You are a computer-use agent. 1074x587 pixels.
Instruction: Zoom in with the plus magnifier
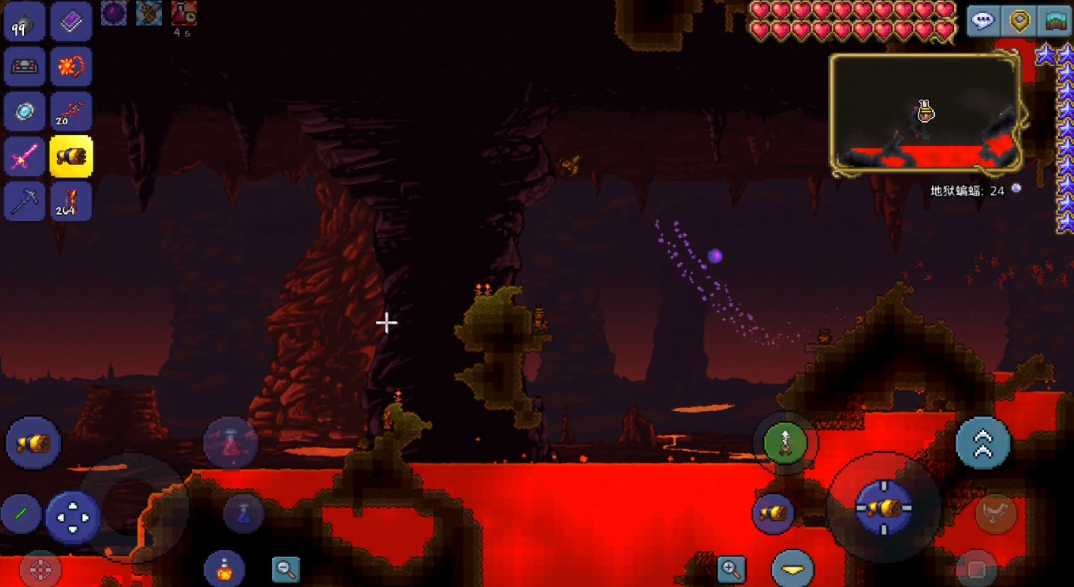point(731,570)
